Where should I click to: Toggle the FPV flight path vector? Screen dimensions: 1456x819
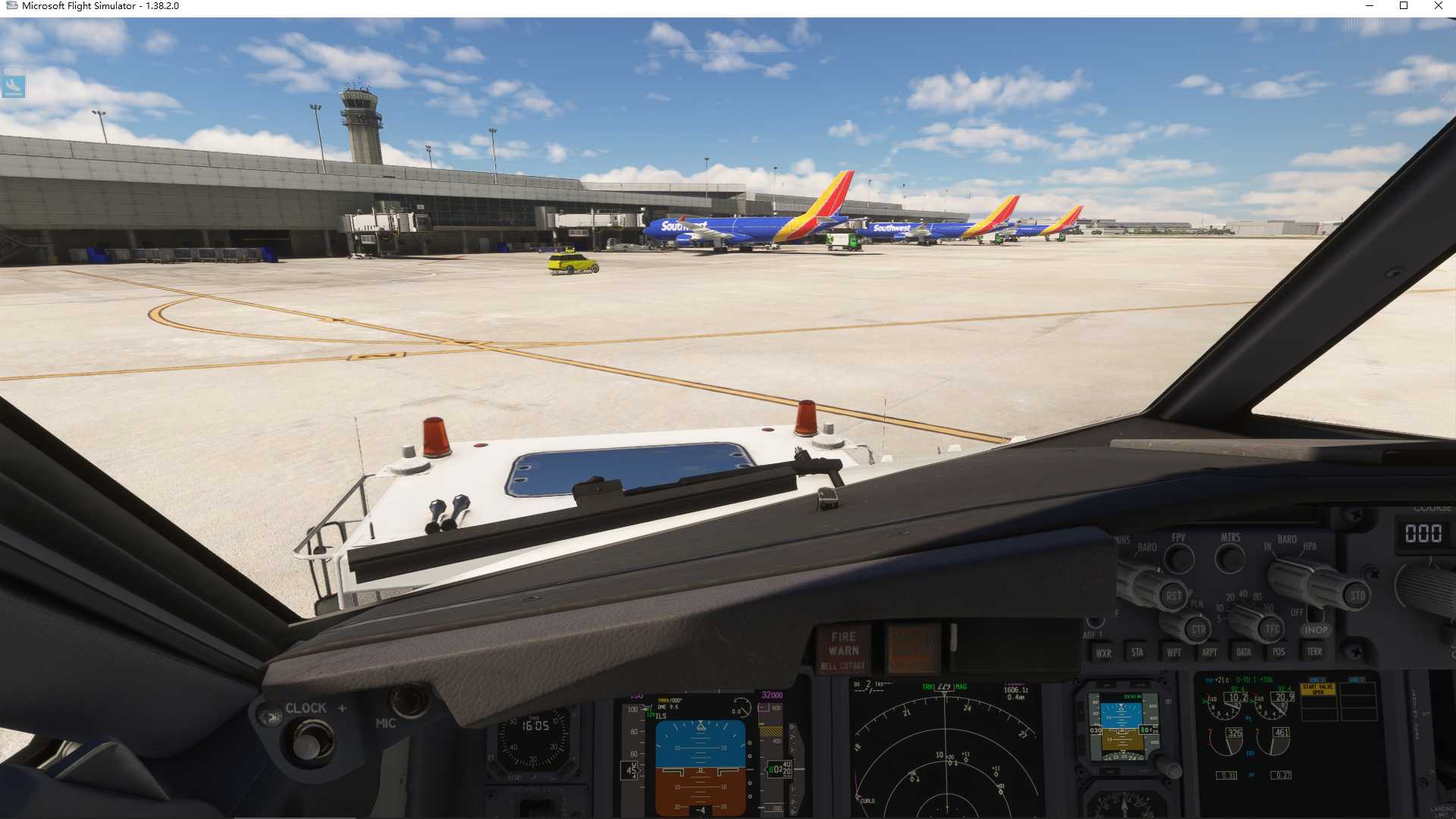[x=1178, y=558]
